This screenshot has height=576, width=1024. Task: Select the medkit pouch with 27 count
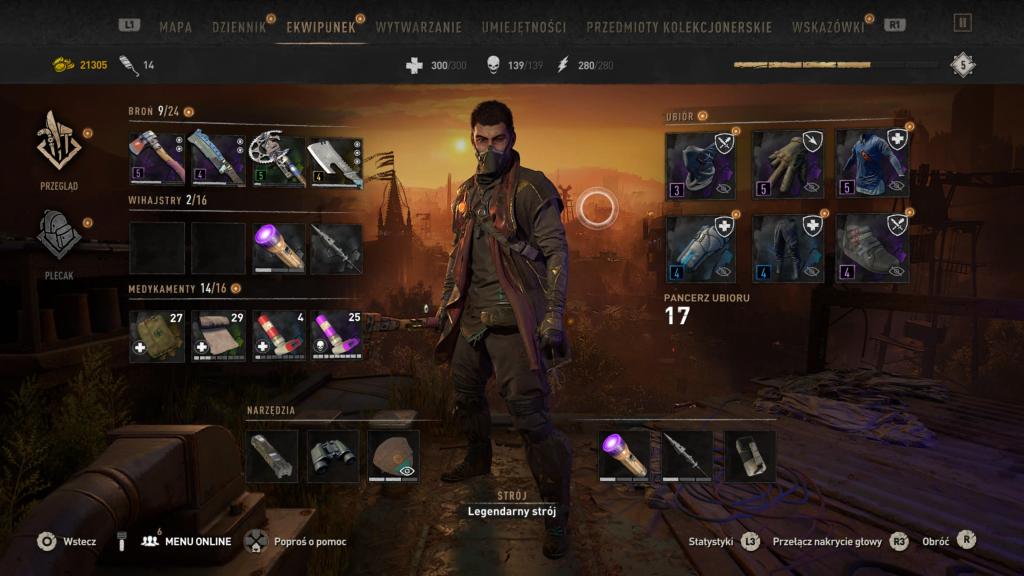(x=157, y=336)
